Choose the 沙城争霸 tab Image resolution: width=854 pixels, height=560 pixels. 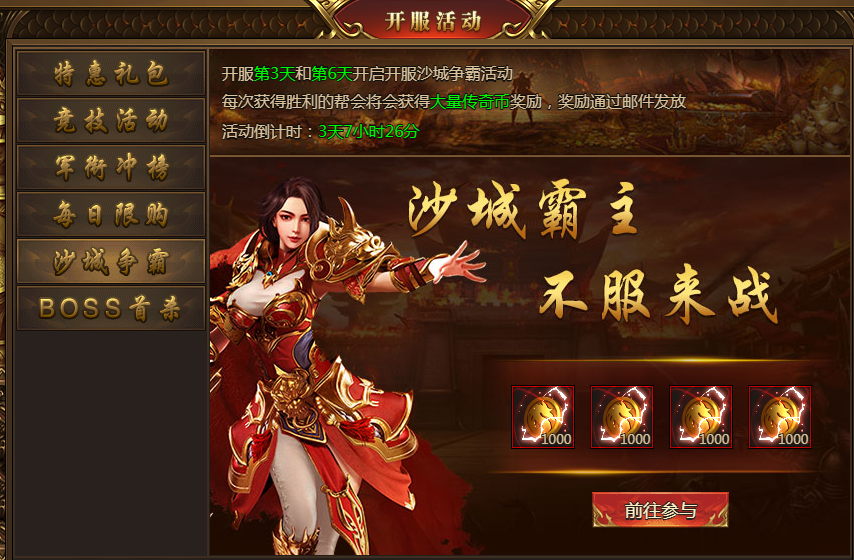pyautogui.click(x=111, y=262)
